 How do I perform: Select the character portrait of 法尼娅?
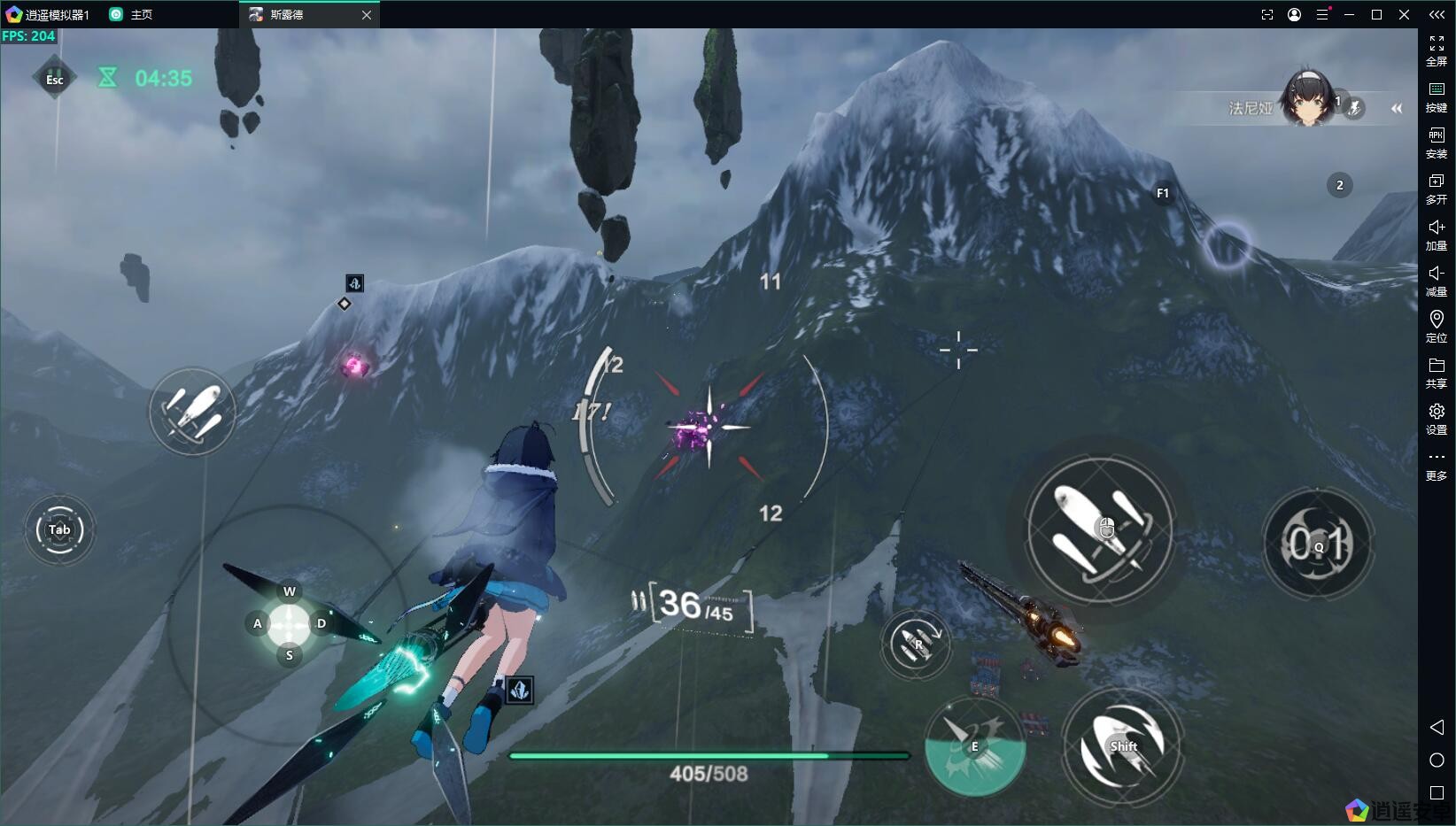1307,98
